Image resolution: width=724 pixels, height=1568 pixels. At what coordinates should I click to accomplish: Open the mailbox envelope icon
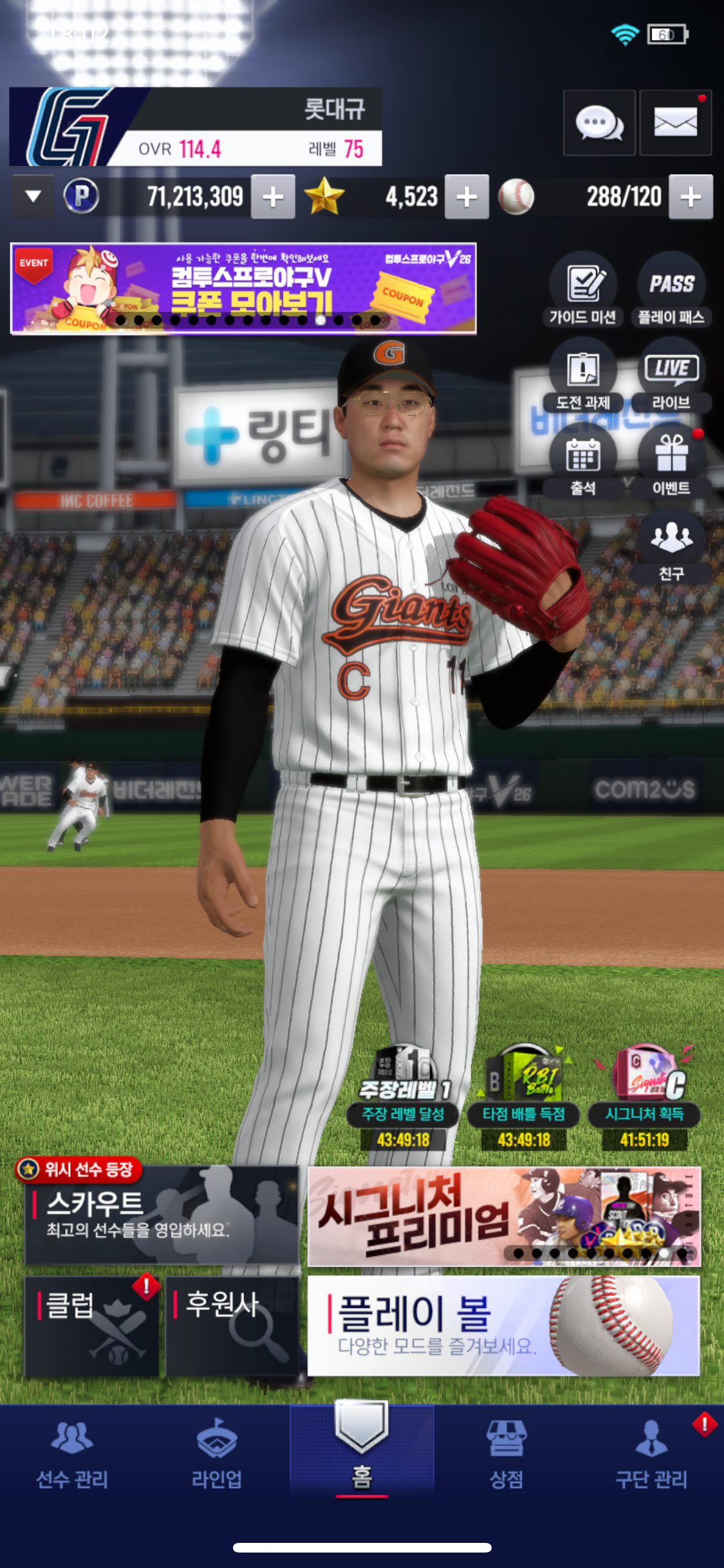pyautogui.click(x=675, y=123)
